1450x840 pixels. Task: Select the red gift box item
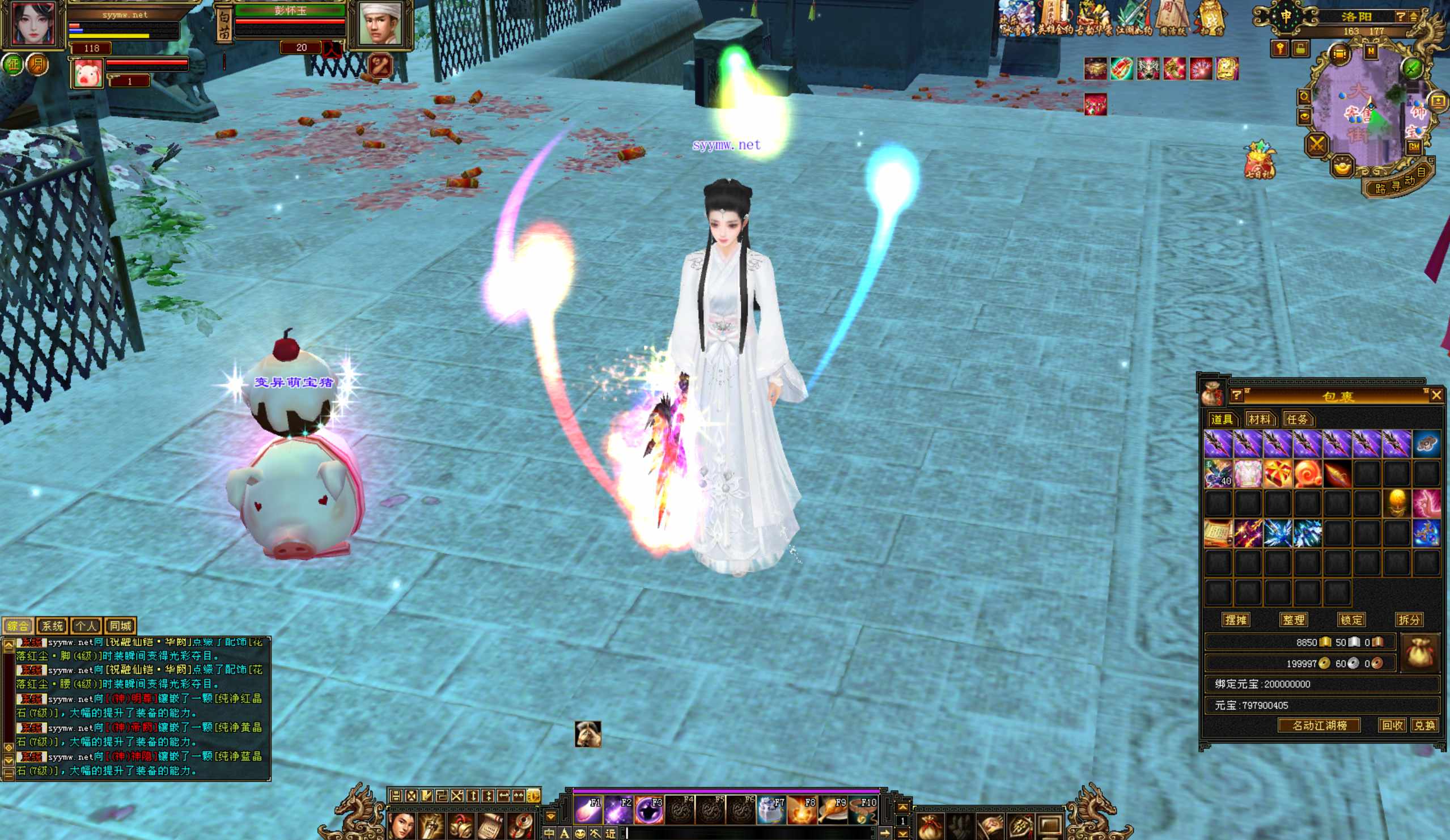click(x=1277, y=474)
